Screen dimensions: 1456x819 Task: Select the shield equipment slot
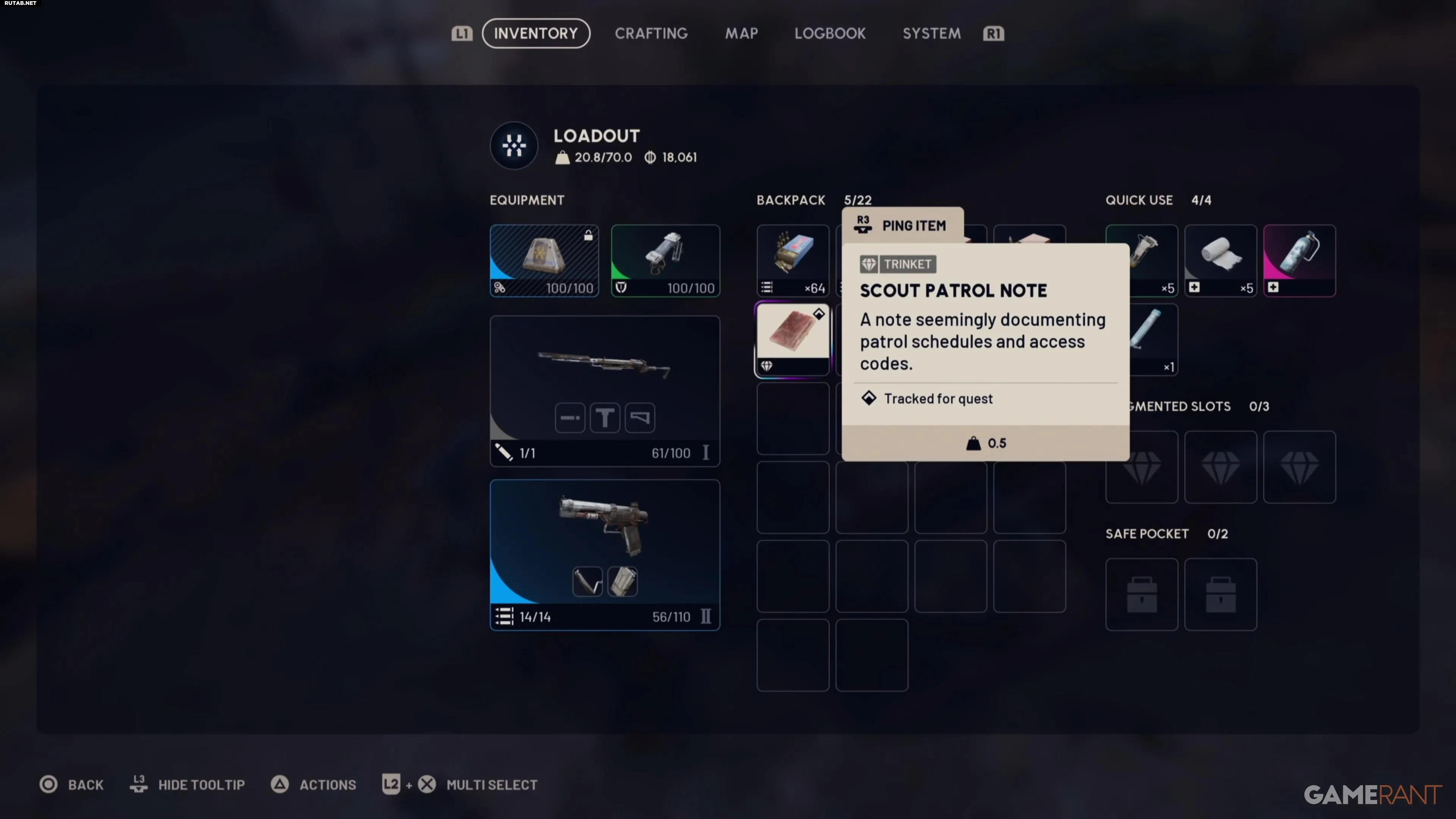click(665, 260)
